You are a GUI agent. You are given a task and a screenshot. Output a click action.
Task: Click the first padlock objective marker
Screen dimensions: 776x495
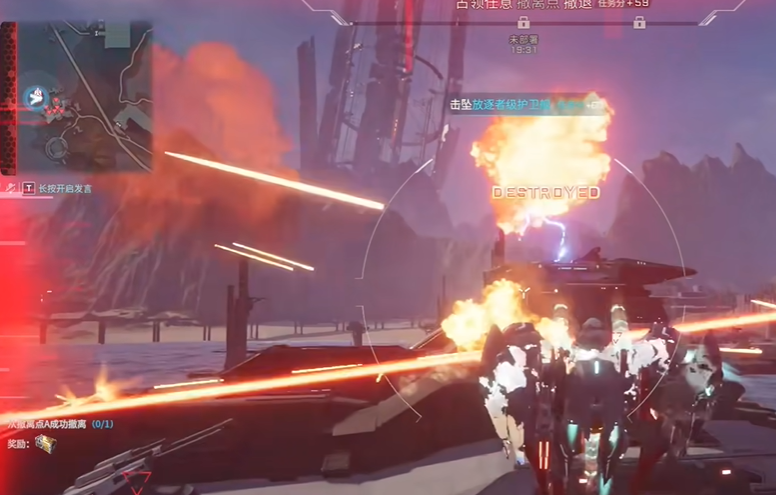523,22
